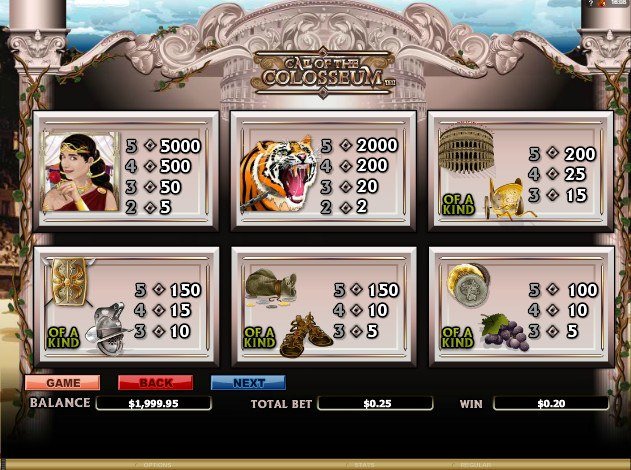
Task: Switch mode using the Regular bottom bar entry
Action: point(473,465)
